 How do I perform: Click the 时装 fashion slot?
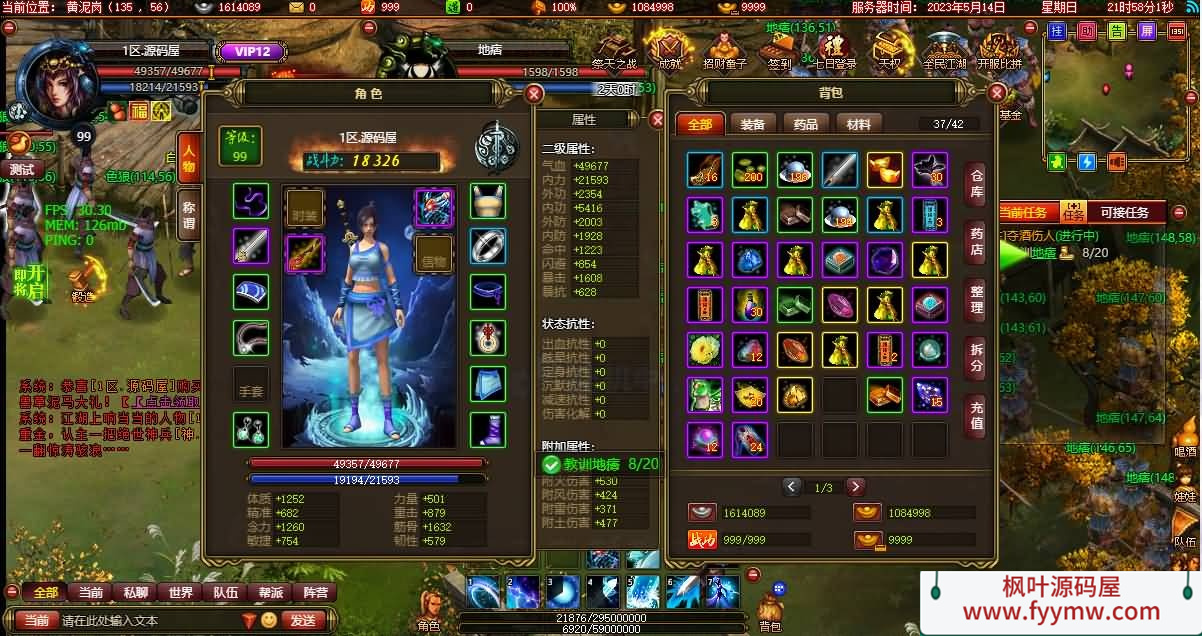point(305,208)
